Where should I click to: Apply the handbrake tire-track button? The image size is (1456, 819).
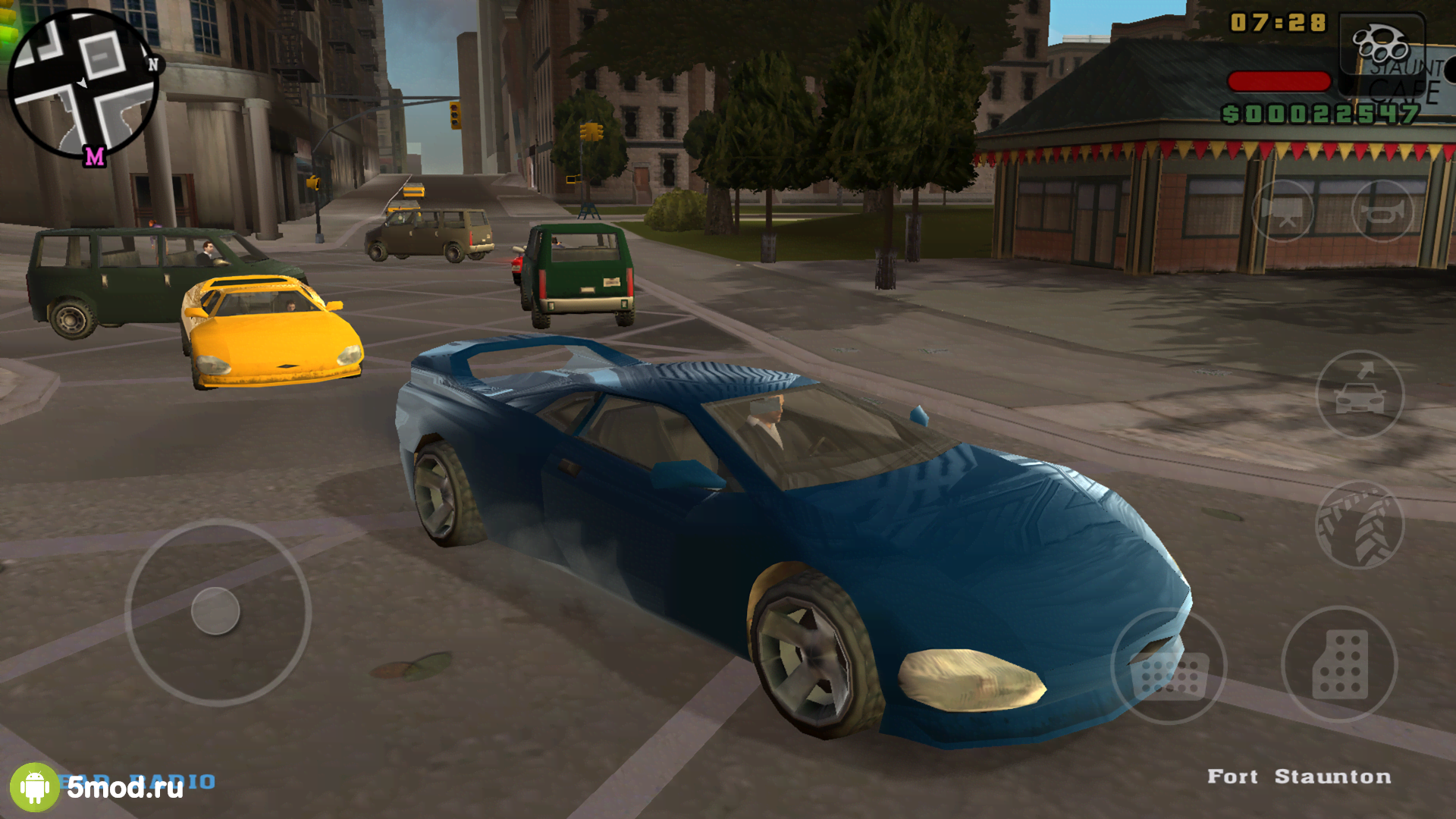click(1360, 525)
